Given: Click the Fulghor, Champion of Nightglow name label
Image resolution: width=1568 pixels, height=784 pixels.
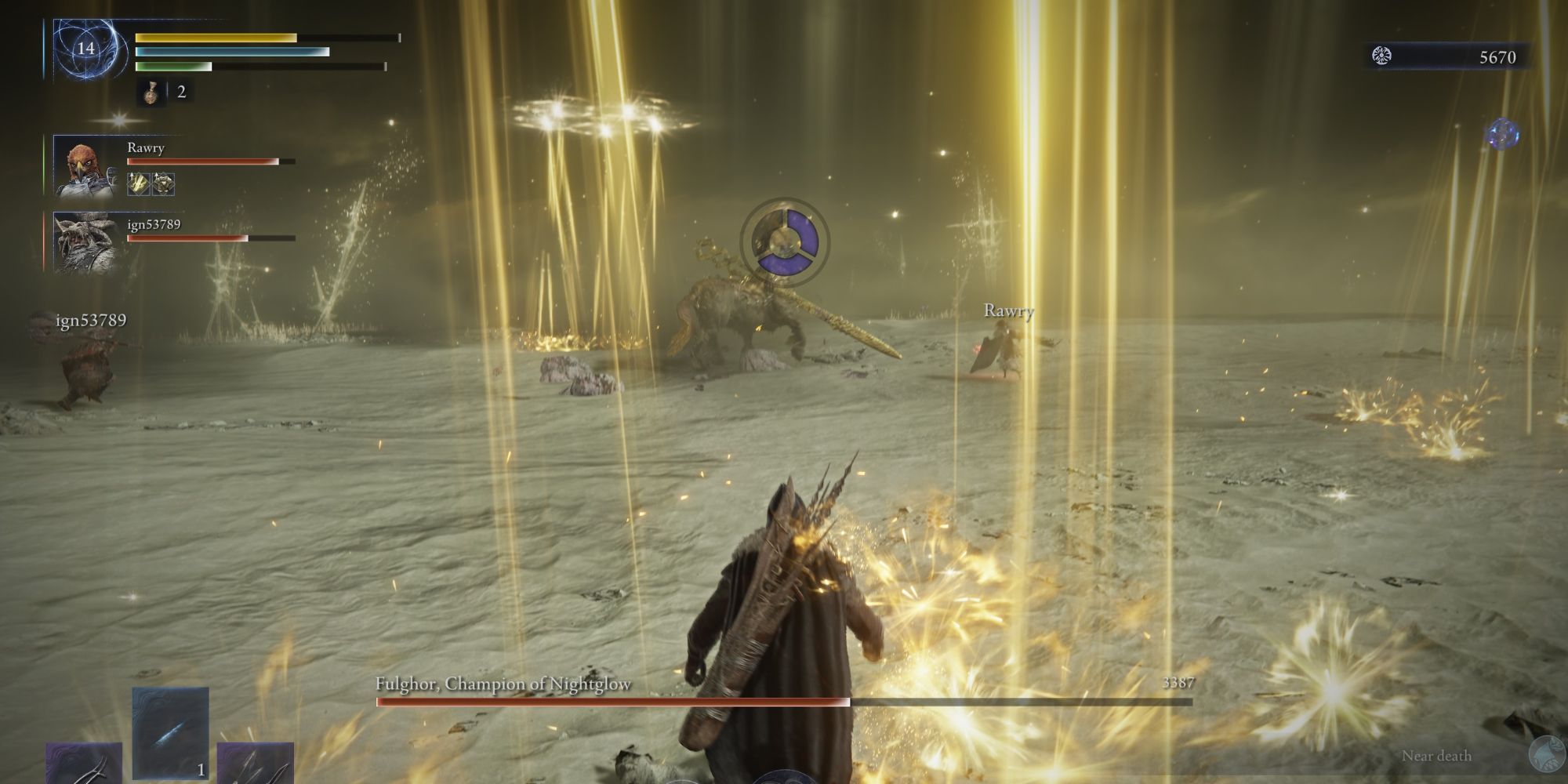Looking at the screenshot, I should point(503,683).
